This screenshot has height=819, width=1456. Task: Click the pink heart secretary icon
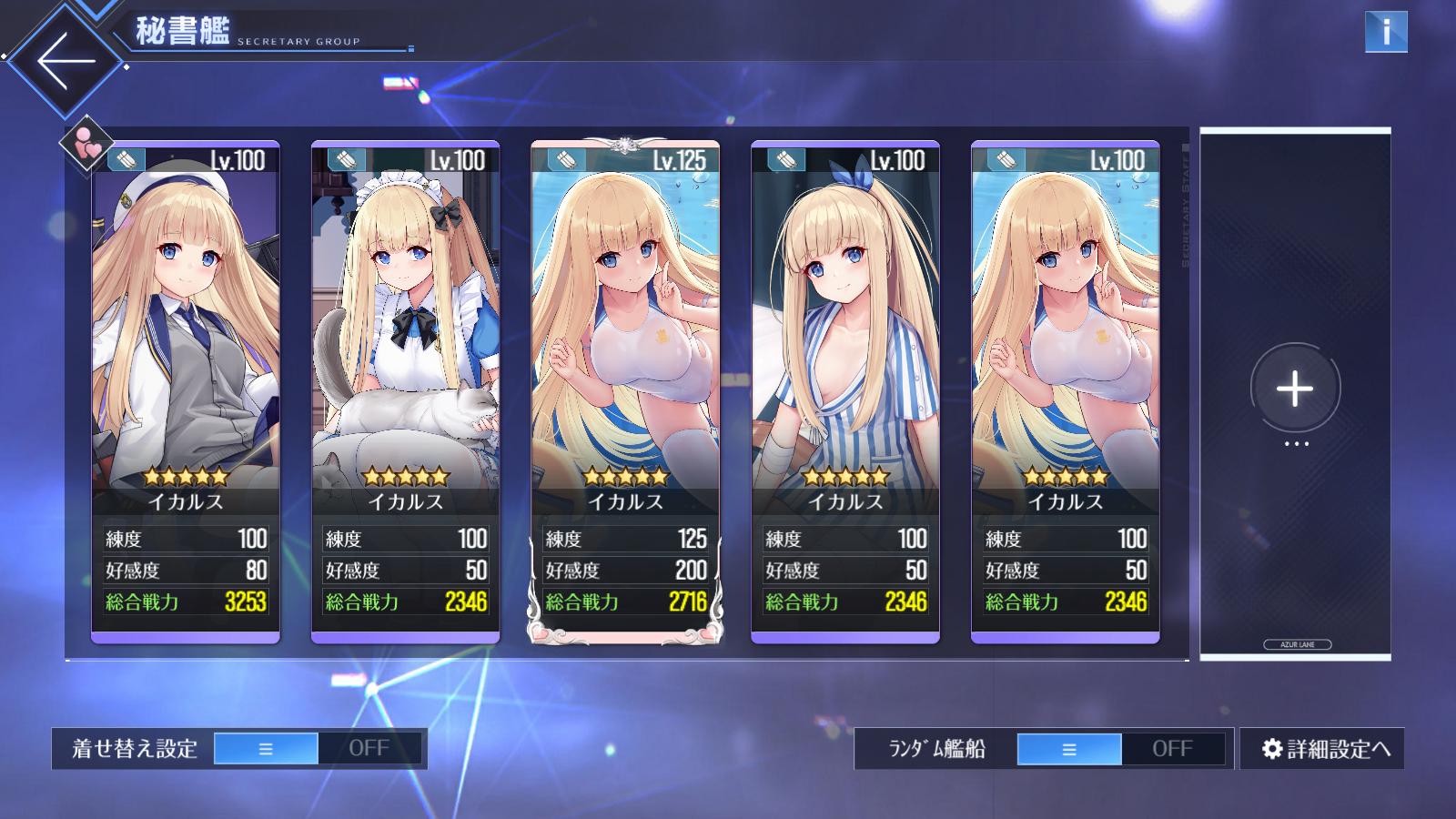click(x=87, y=144)
